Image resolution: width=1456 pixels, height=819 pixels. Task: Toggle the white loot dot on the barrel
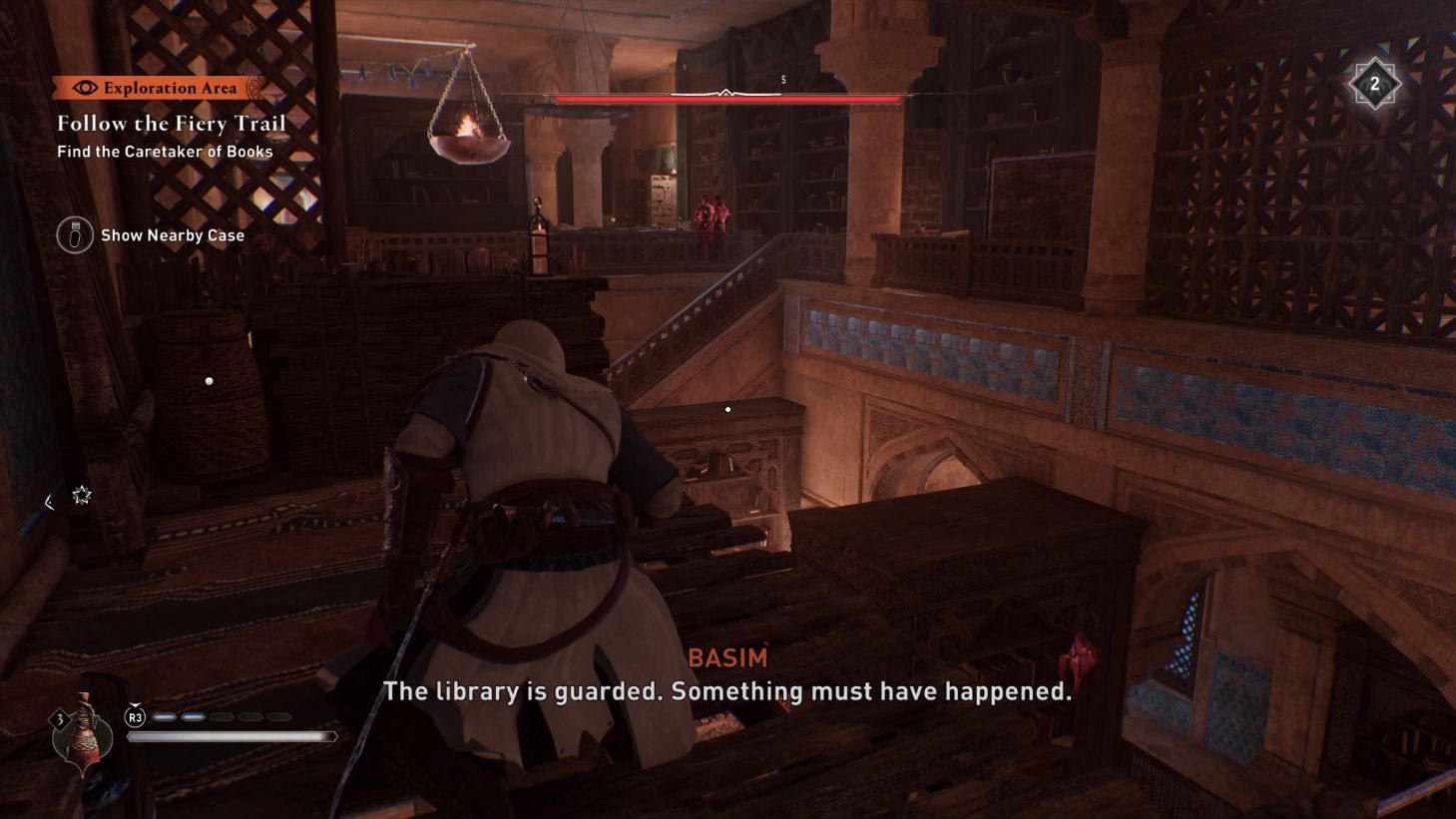coord(209,380)
